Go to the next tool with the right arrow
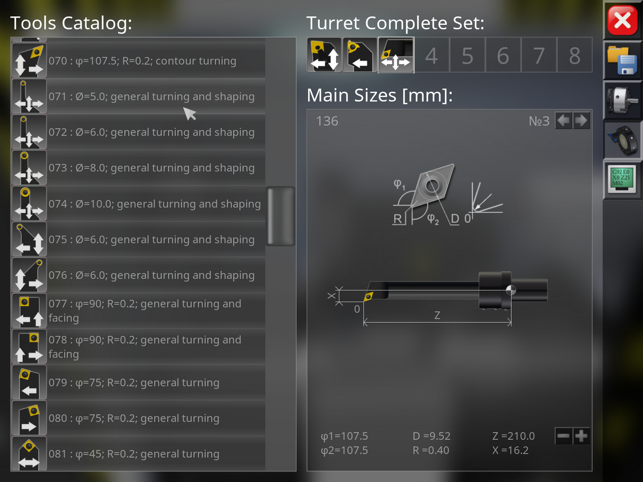Viewport: 643px width, 482px height. click(x=581, y=121)
